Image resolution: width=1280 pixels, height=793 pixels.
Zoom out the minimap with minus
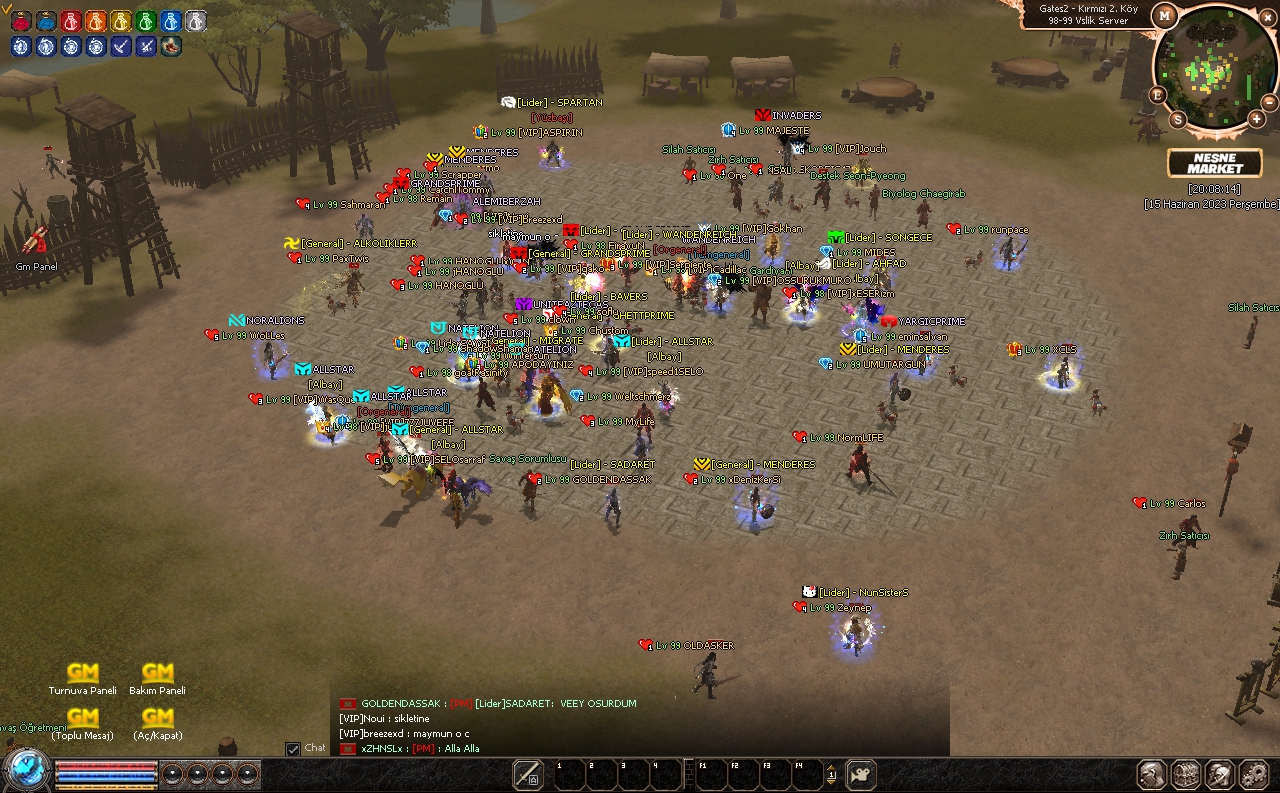(x=1270, y=102)
